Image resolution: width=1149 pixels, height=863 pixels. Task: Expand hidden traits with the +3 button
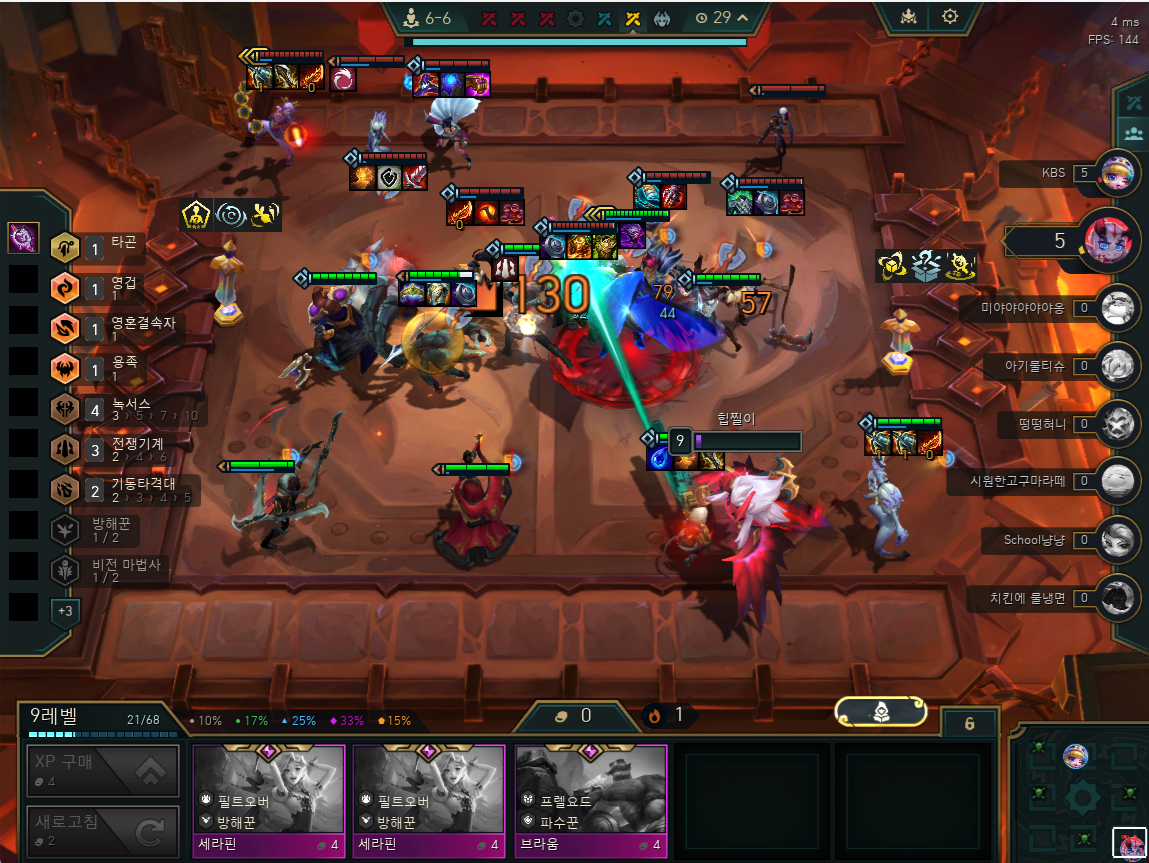[x=65, y=610]
